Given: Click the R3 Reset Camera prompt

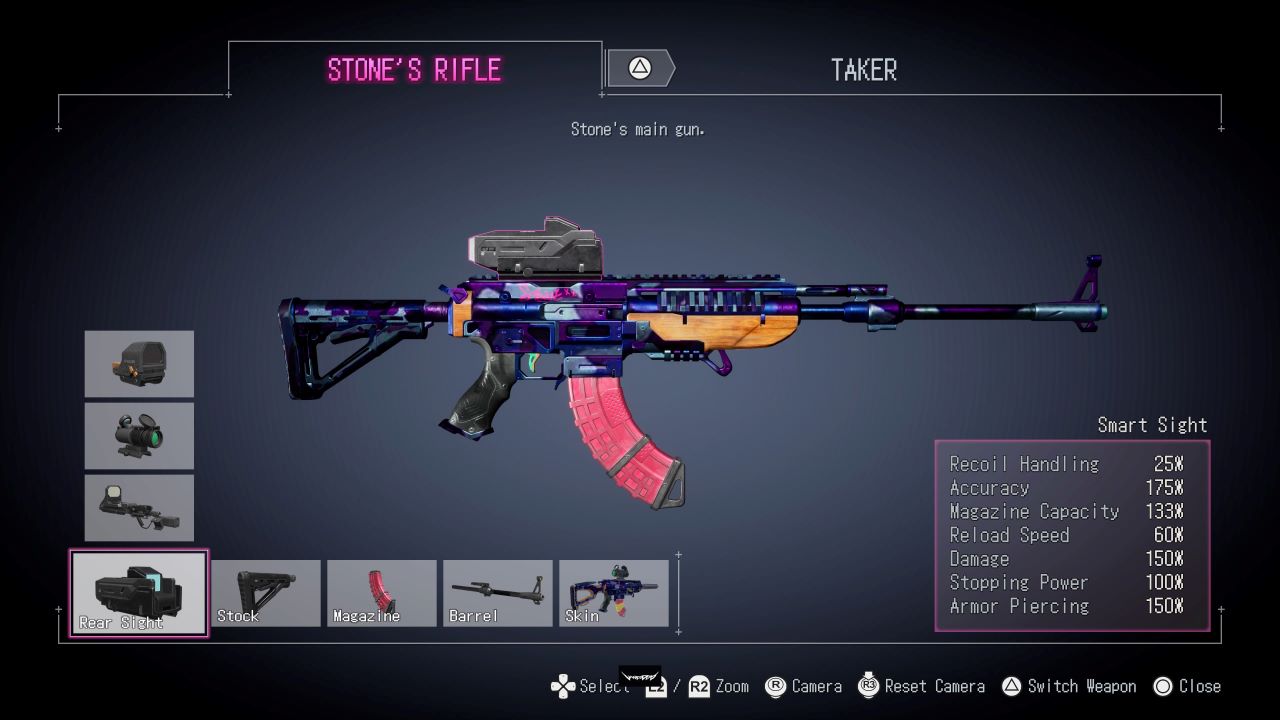Looking at the screenshot, I should click(x=869, y=686).
